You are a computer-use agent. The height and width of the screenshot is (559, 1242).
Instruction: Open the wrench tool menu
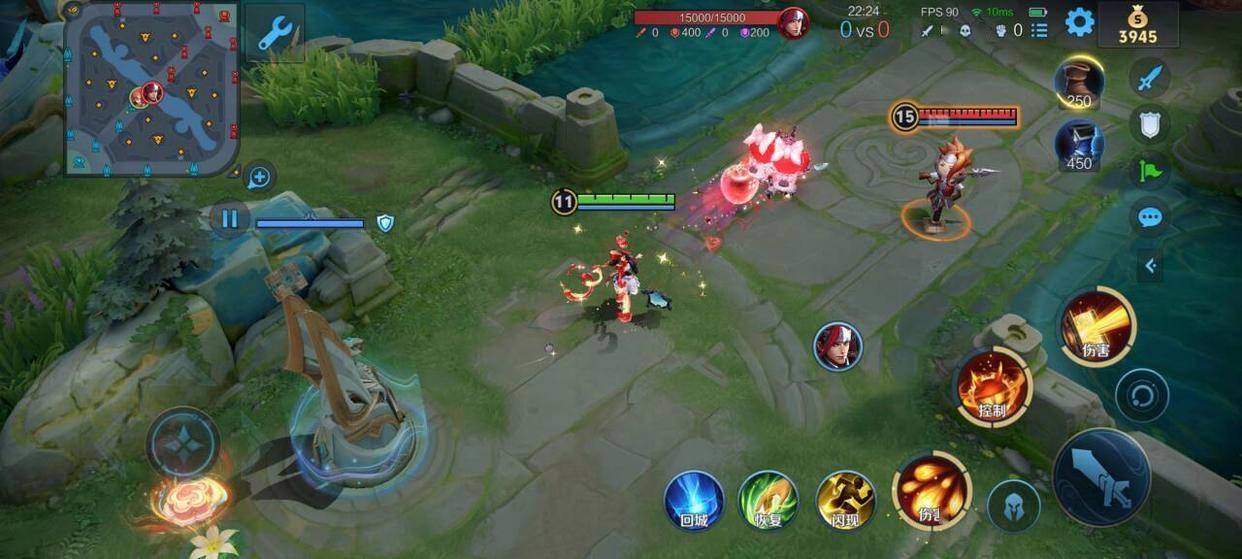pos(273,33)
